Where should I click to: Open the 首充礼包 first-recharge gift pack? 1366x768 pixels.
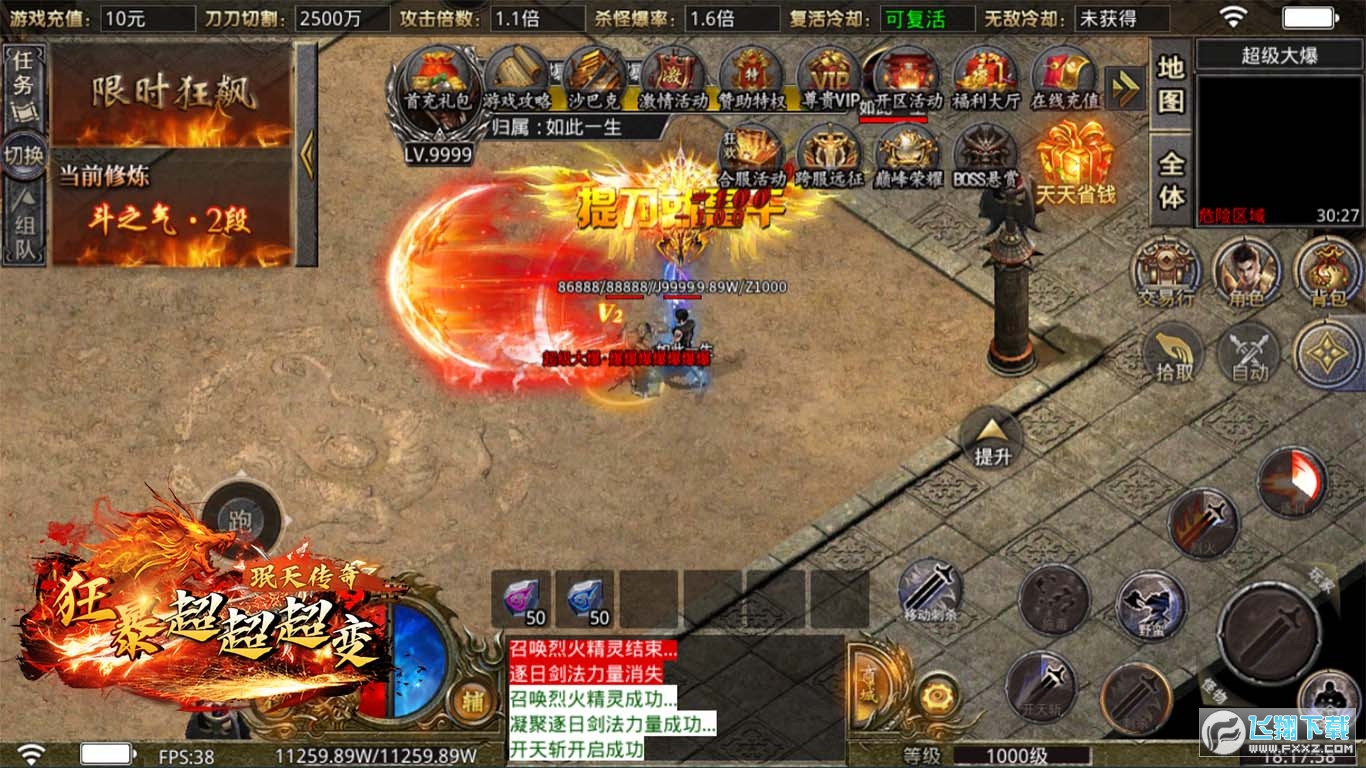436,82
